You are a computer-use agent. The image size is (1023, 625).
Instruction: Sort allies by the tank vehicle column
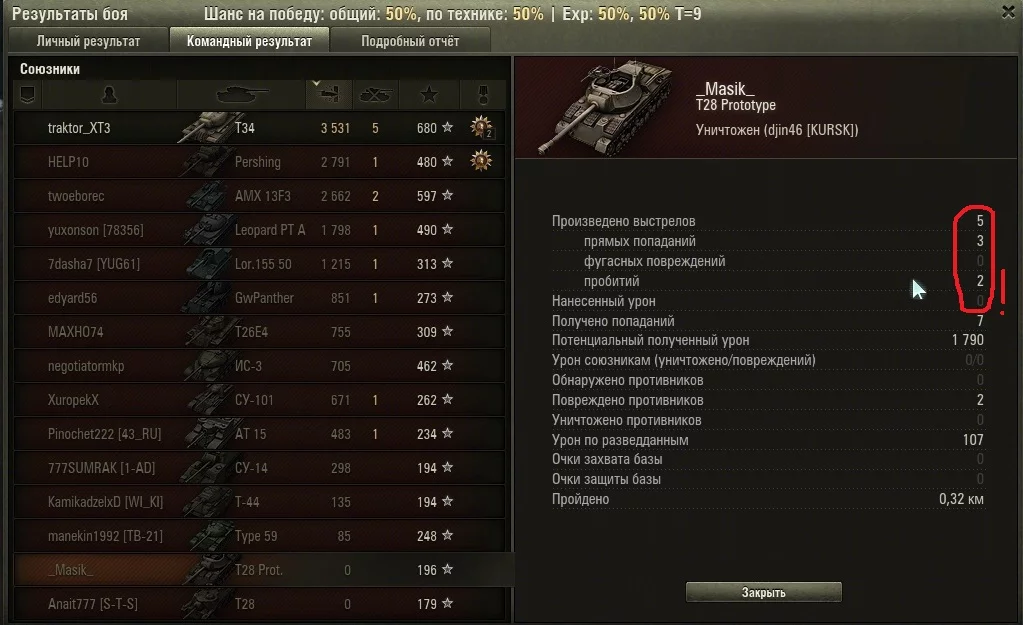pos(241,95)
